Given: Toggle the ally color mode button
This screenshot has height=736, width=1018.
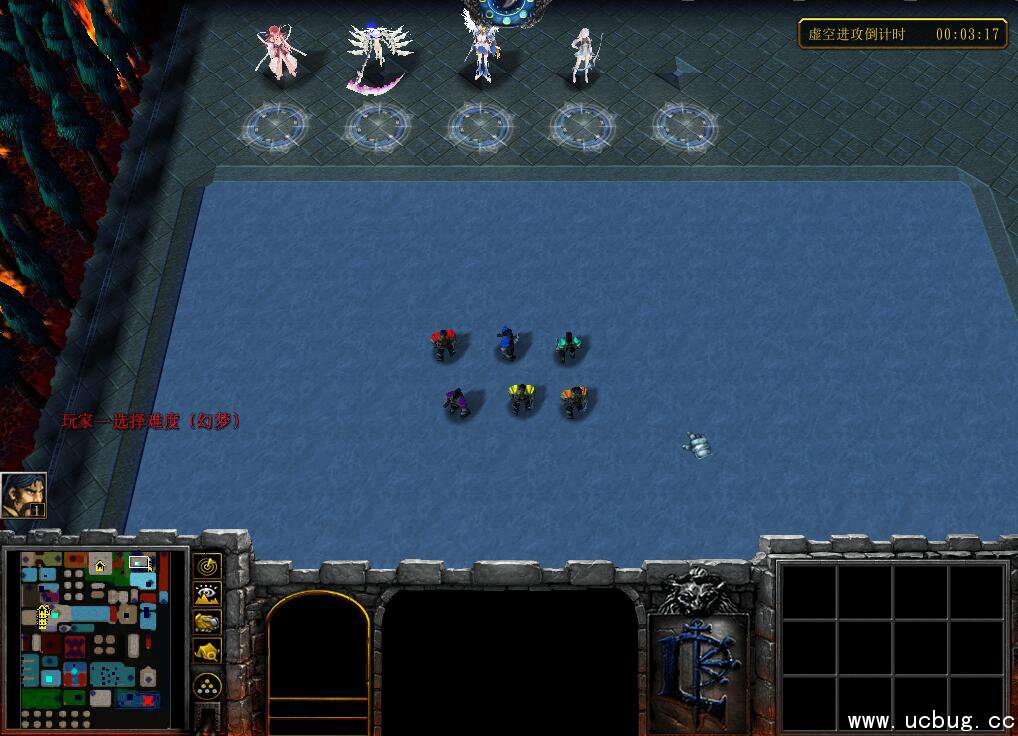Looking at the screenshot, I should pos(207,622).
